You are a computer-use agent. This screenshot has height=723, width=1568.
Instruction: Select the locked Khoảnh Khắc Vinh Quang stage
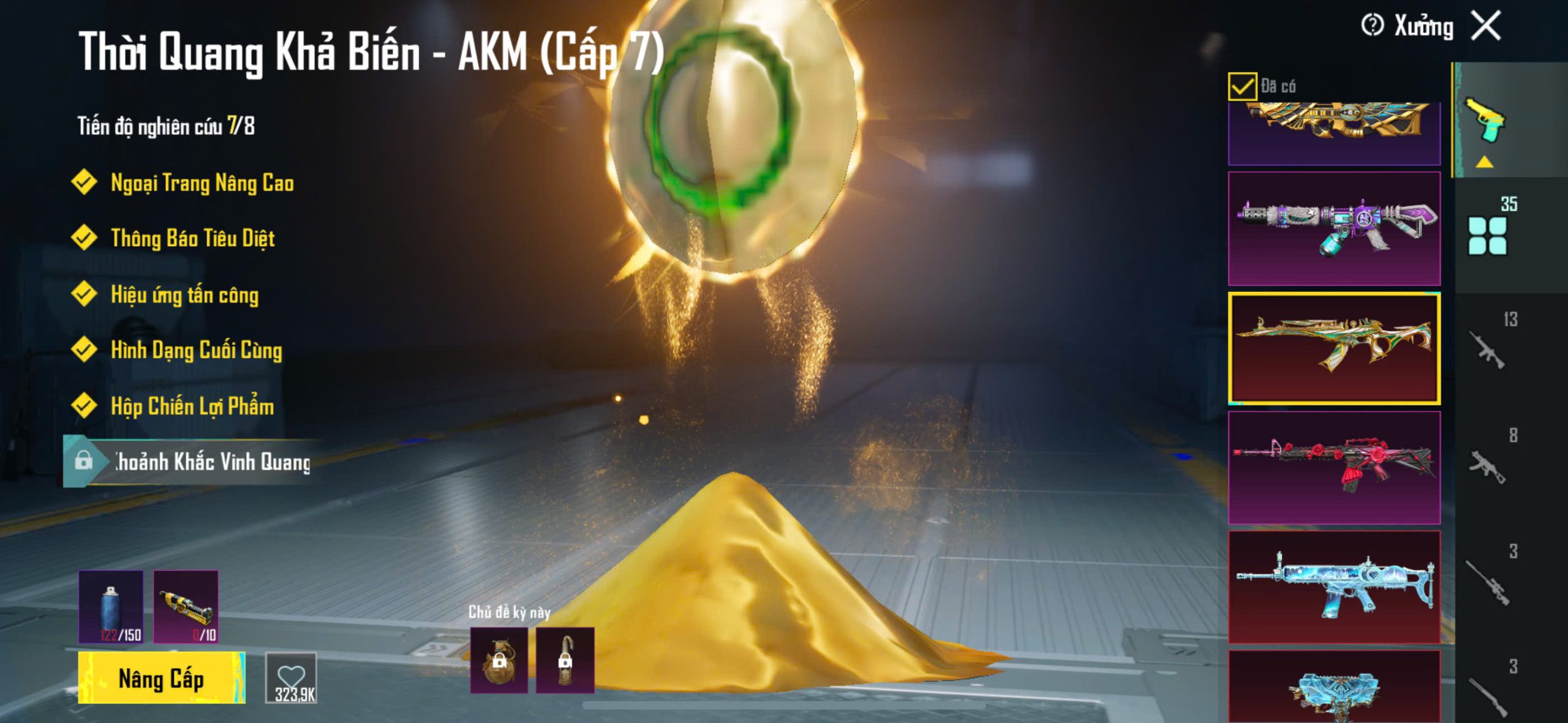[x=196, y=462]
